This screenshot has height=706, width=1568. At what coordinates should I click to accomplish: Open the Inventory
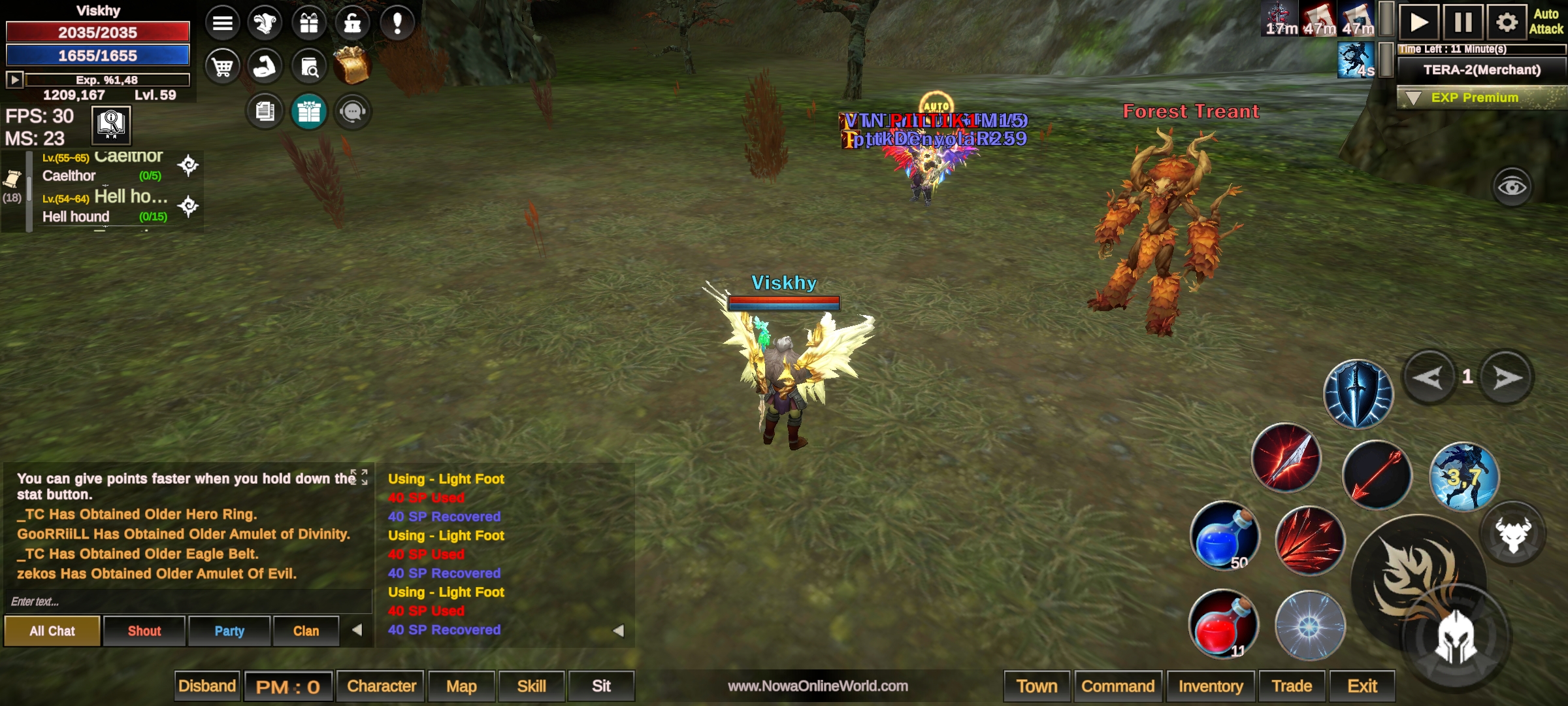click(x=1210, y=686)
